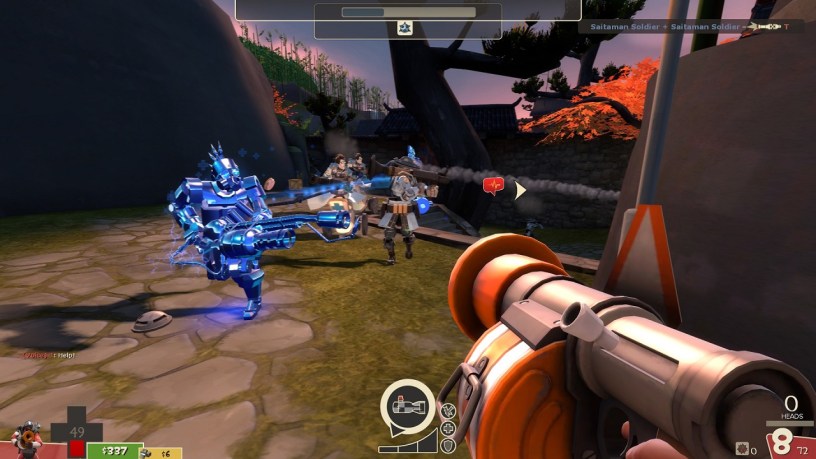
Task: Click the medic call speech bubble marker
Action: click(493, 185)
